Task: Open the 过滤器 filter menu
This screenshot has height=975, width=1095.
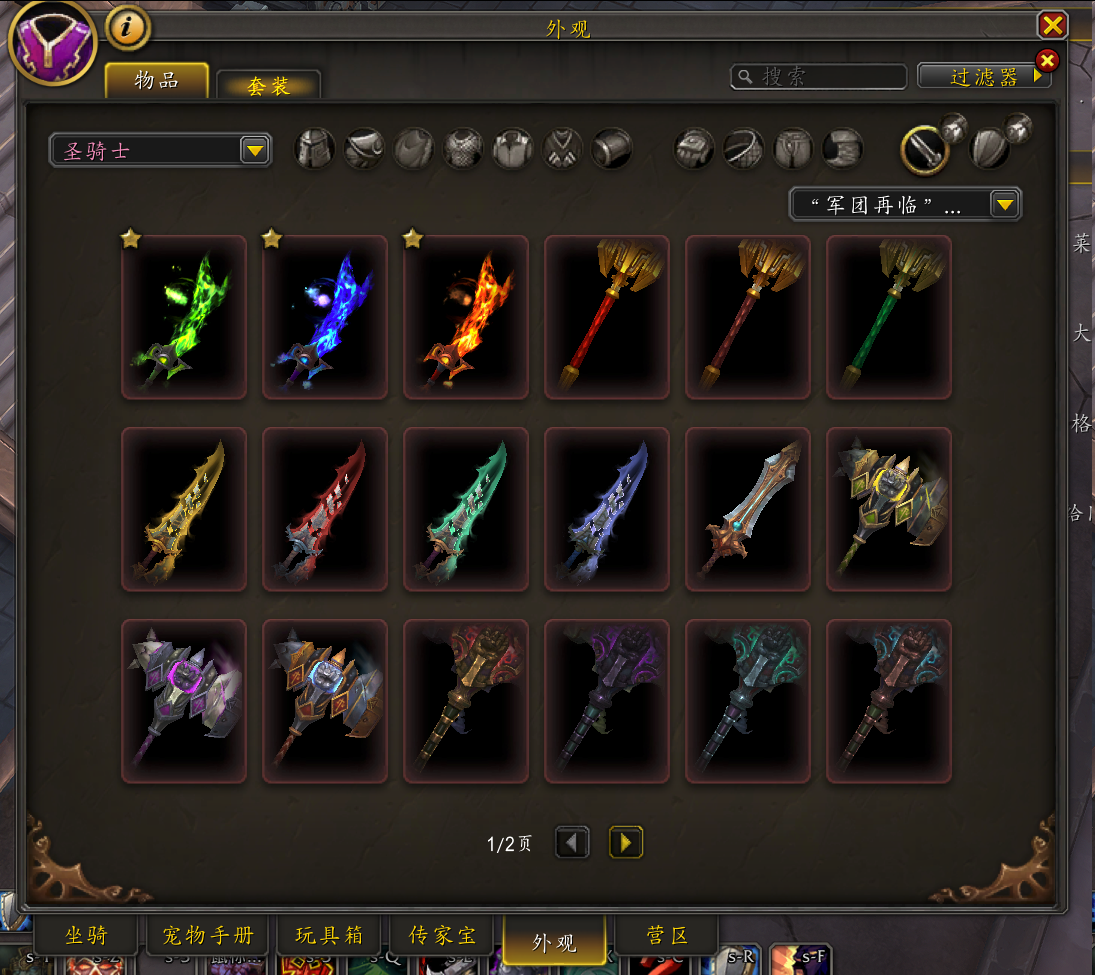Action: point(984,77)
